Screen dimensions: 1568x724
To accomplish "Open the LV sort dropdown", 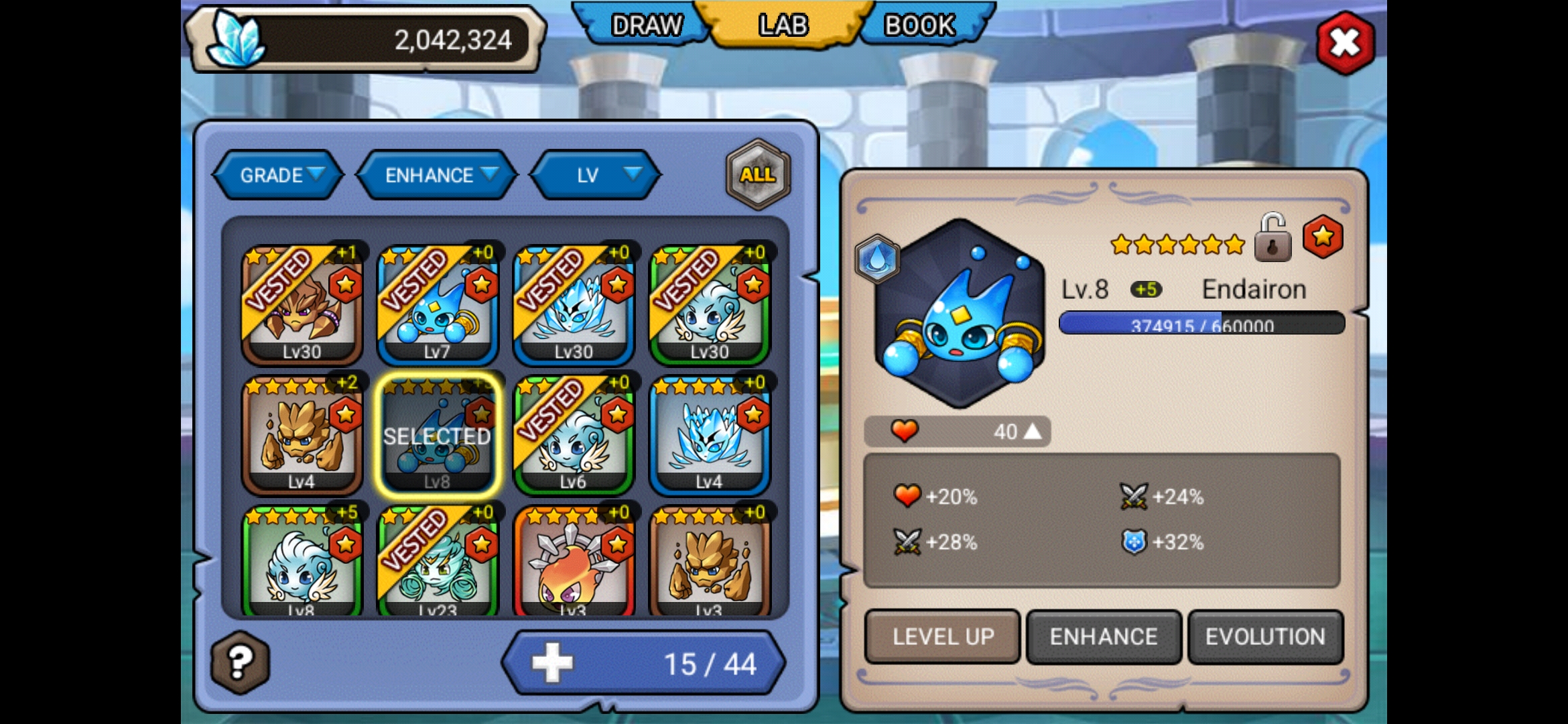I will [596, 175].
